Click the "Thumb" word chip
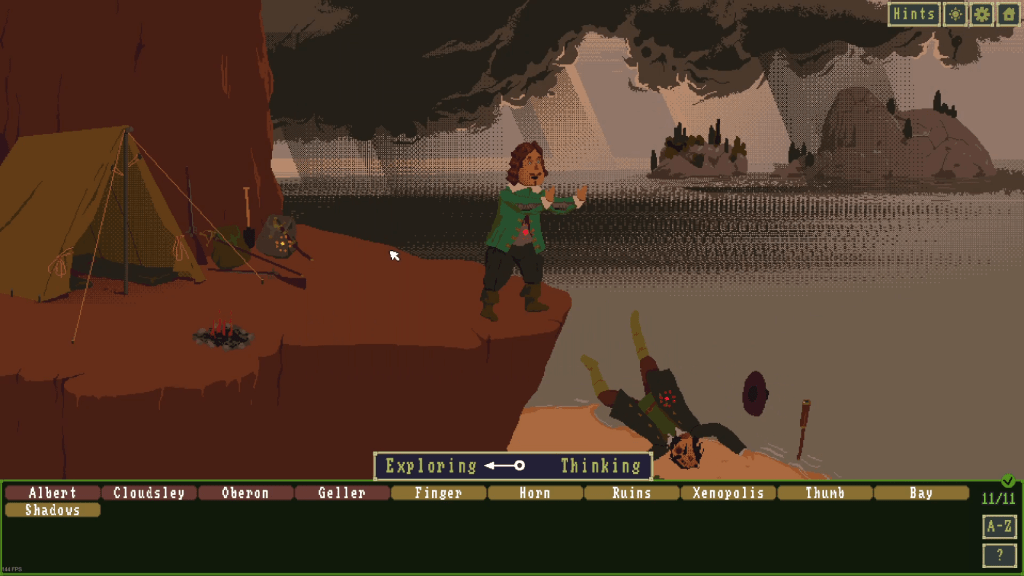The image size is (1024, 576). pos(825,493)
